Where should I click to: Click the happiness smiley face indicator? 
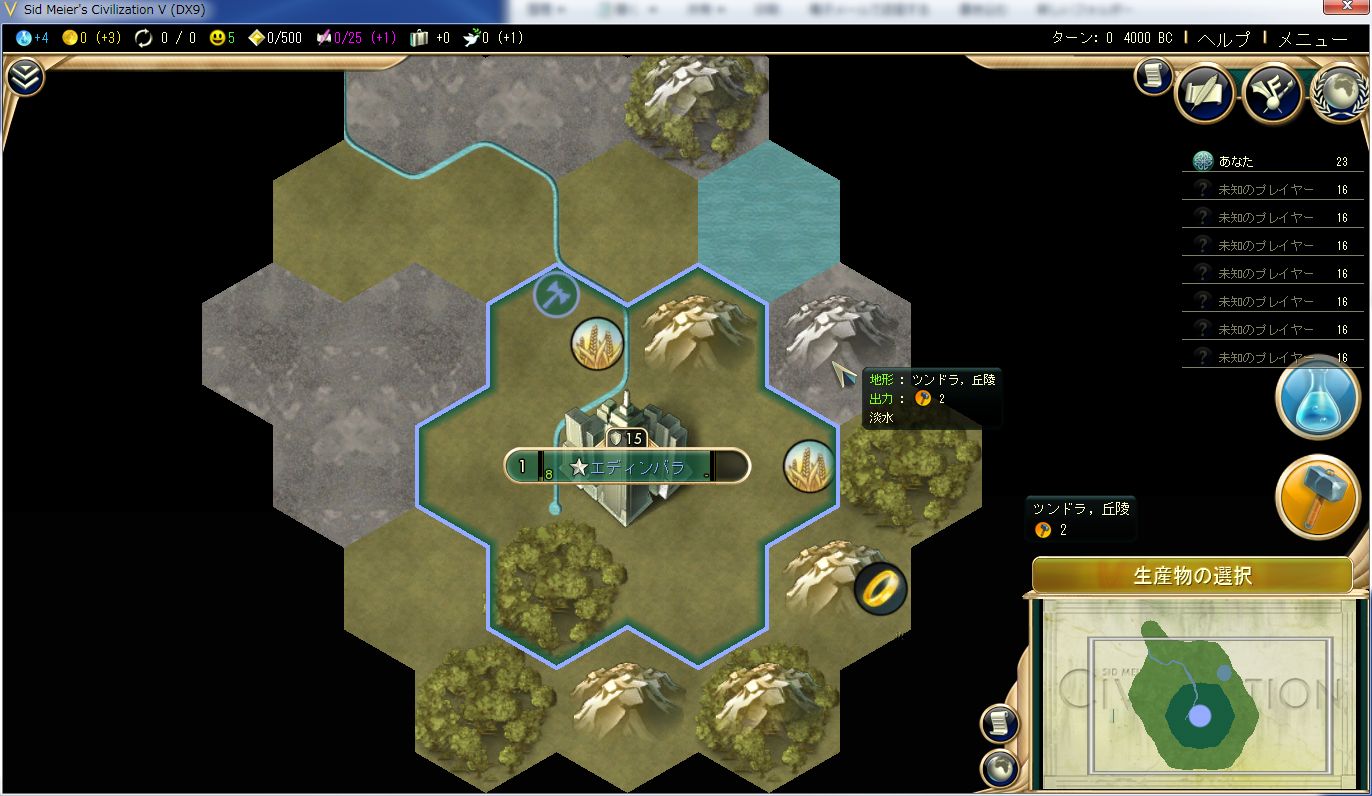click(x=223, y=38)
